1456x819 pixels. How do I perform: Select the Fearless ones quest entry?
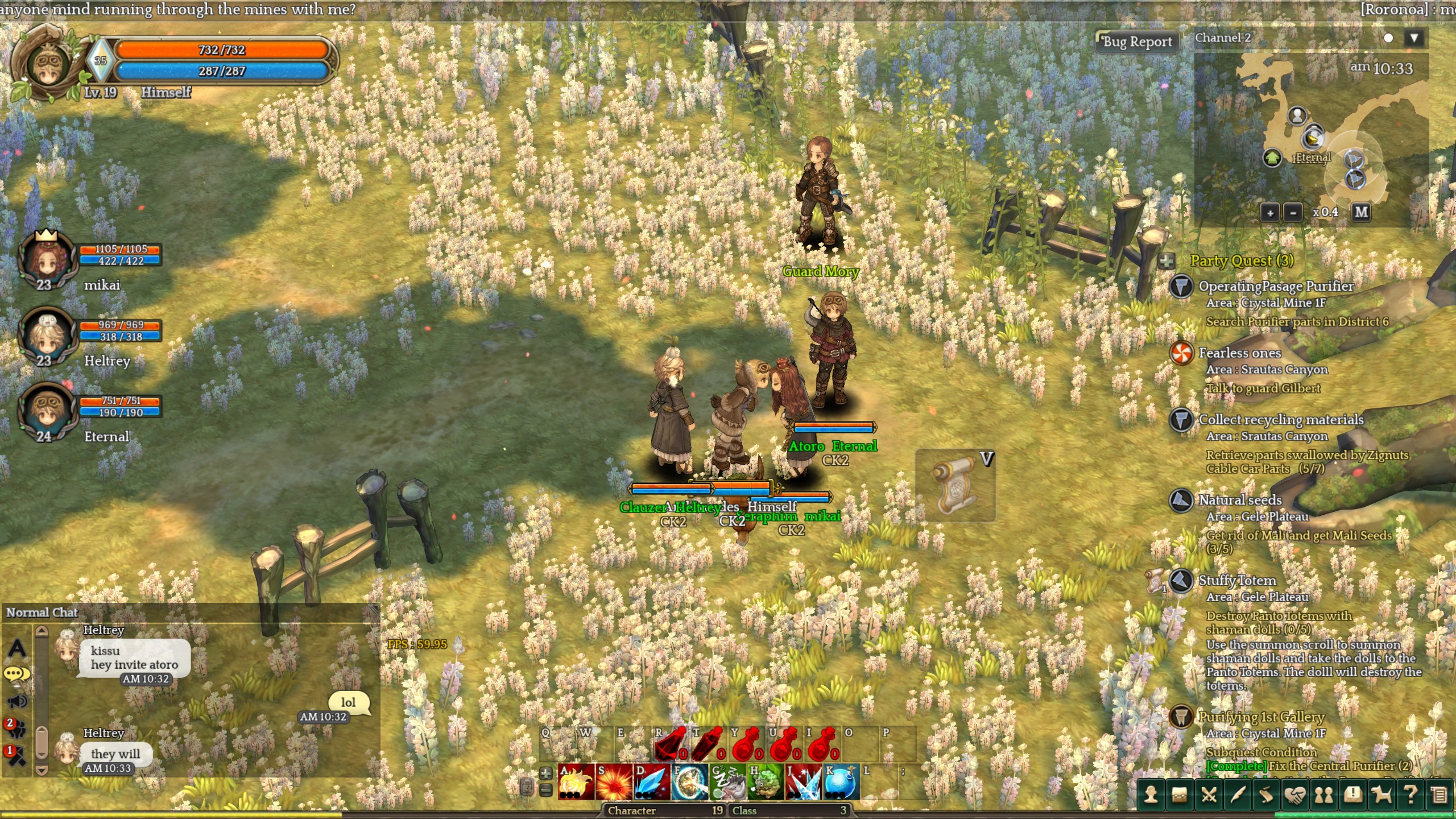click(1239, 353)
